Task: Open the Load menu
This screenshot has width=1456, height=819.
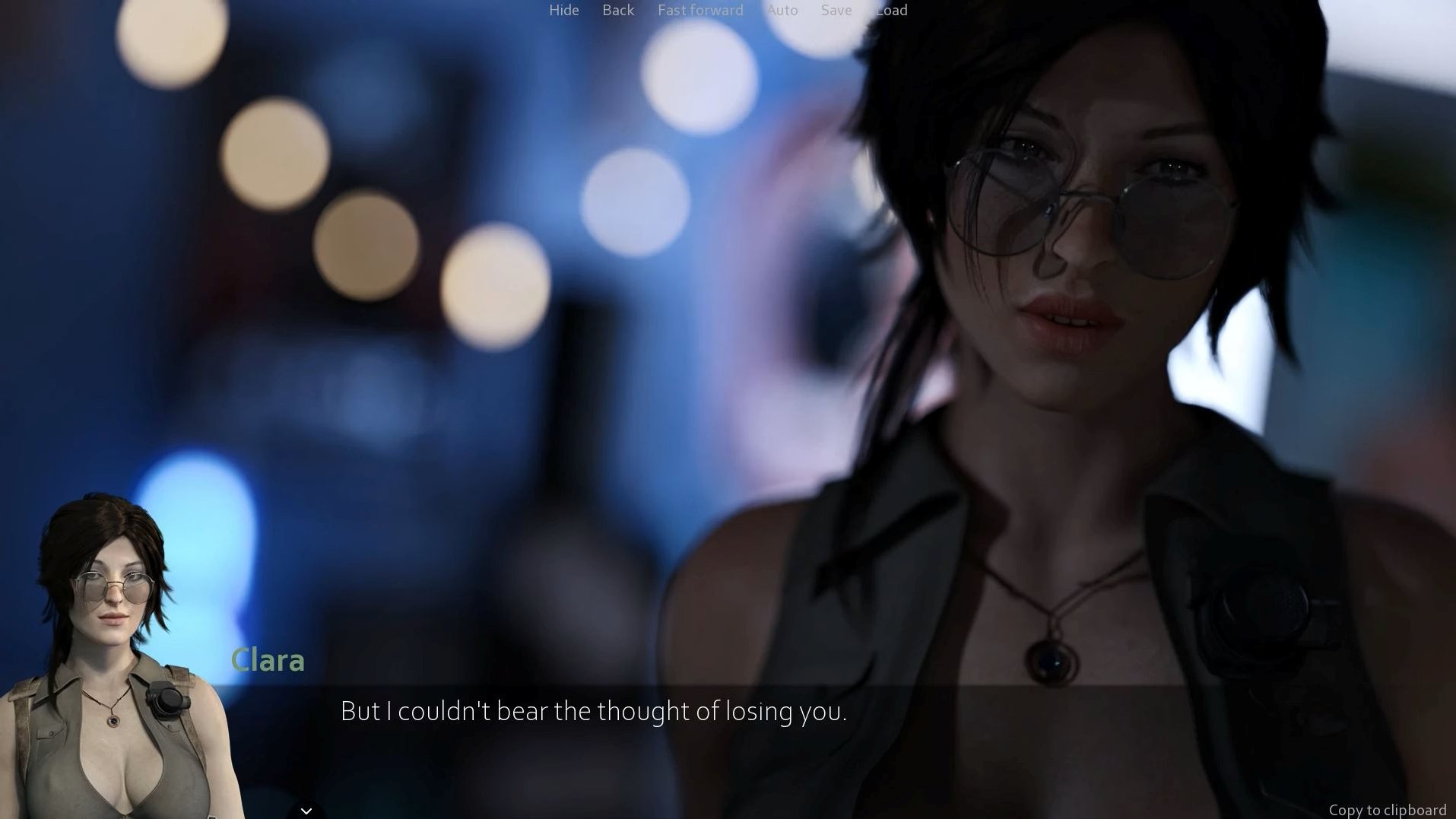Action: [x=891, y=10]
